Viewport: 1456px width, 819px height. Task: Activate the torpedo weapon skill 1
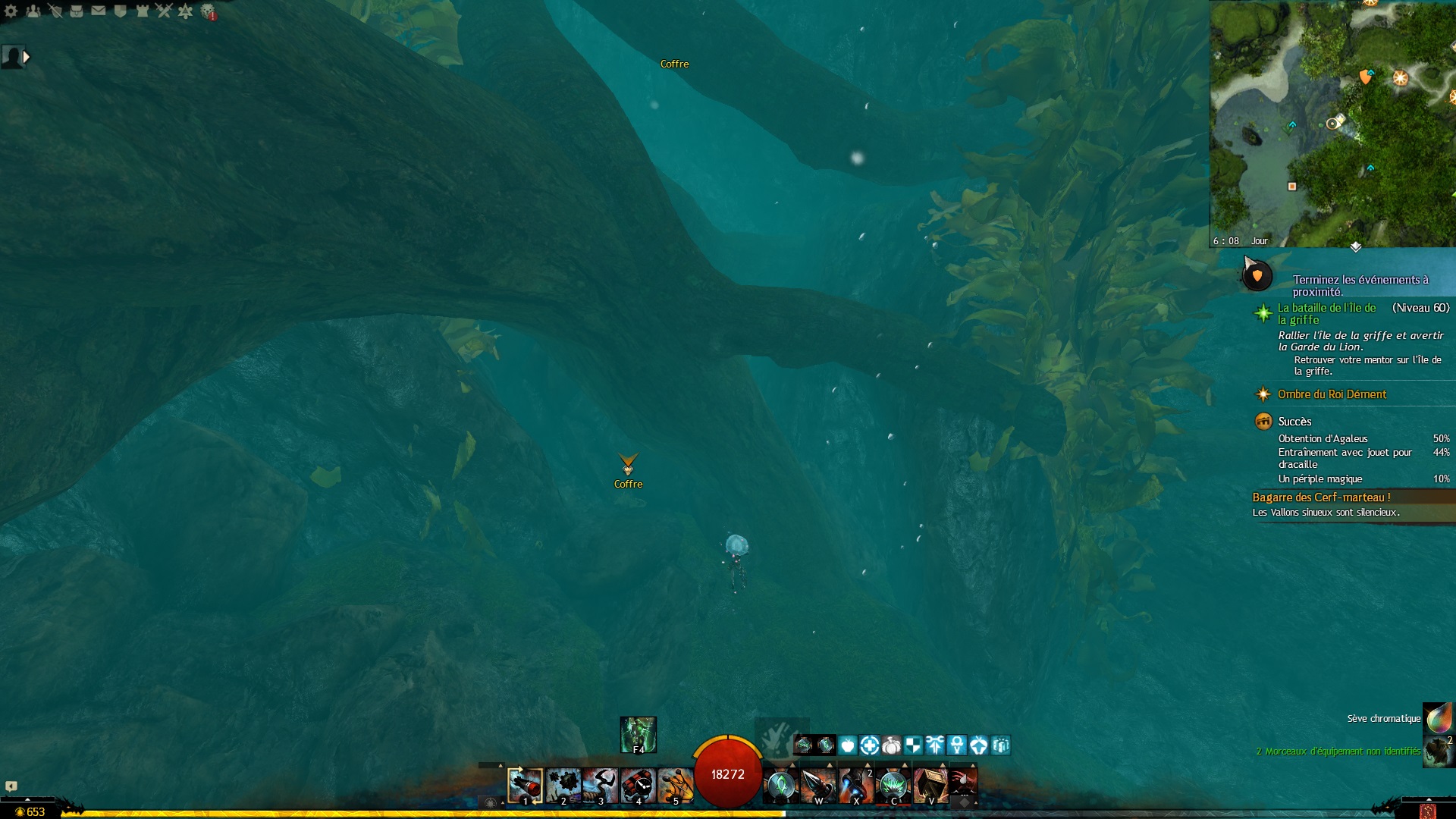point(525,786)
